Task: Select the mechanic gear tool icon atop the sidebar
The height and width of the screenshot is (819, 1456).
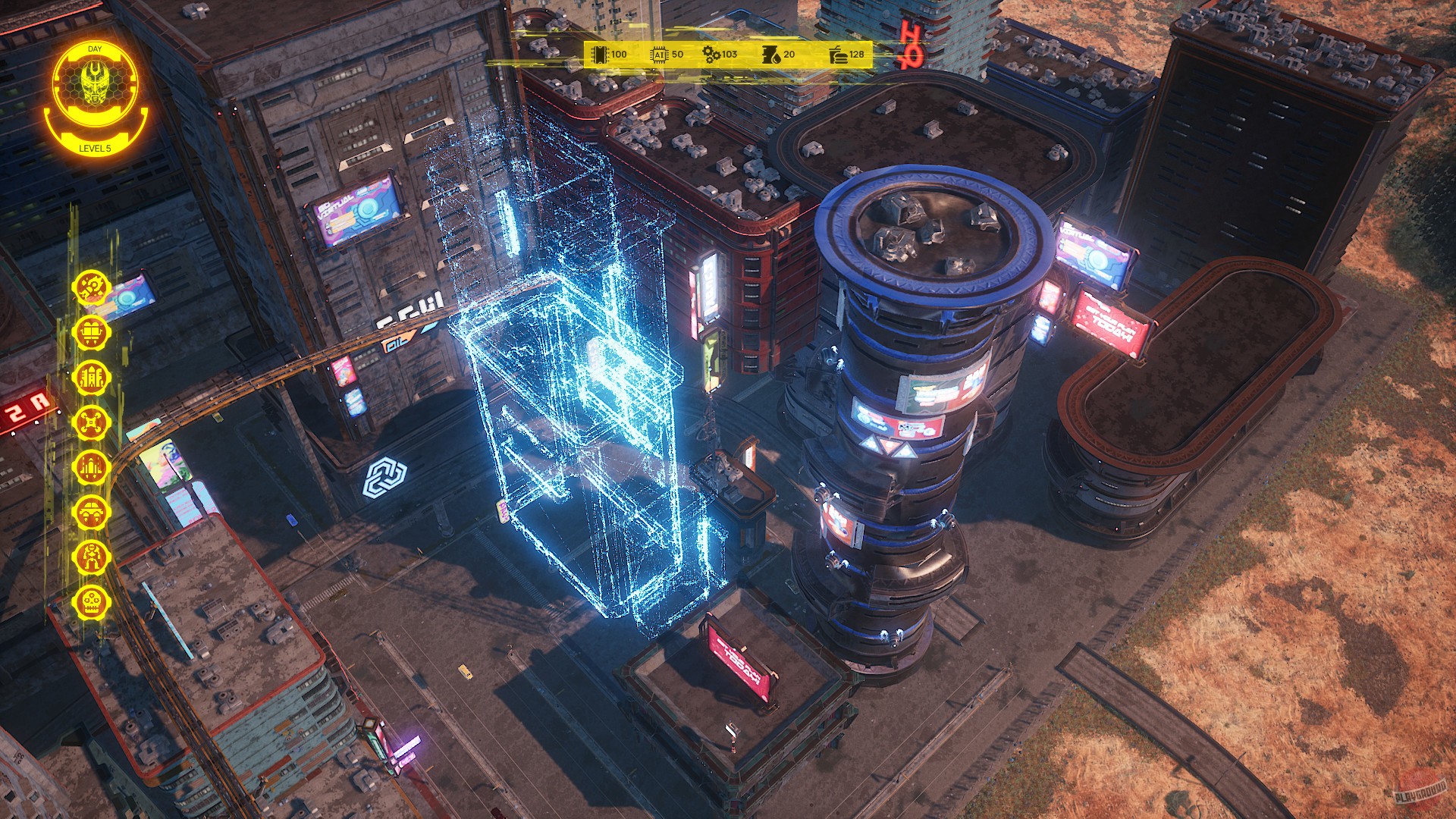Action: click(90, 287)
